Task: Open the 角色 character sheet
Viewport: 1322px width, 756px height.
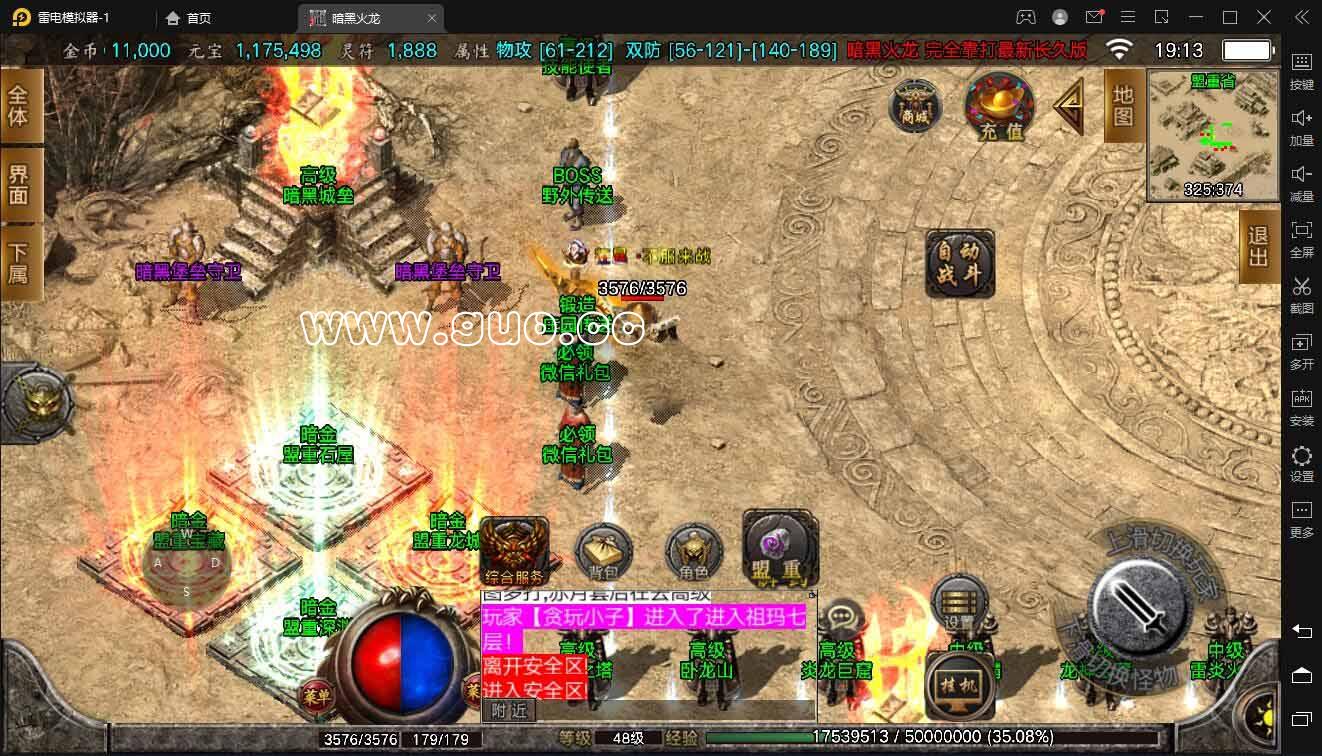Action: (x=693, y=553)
